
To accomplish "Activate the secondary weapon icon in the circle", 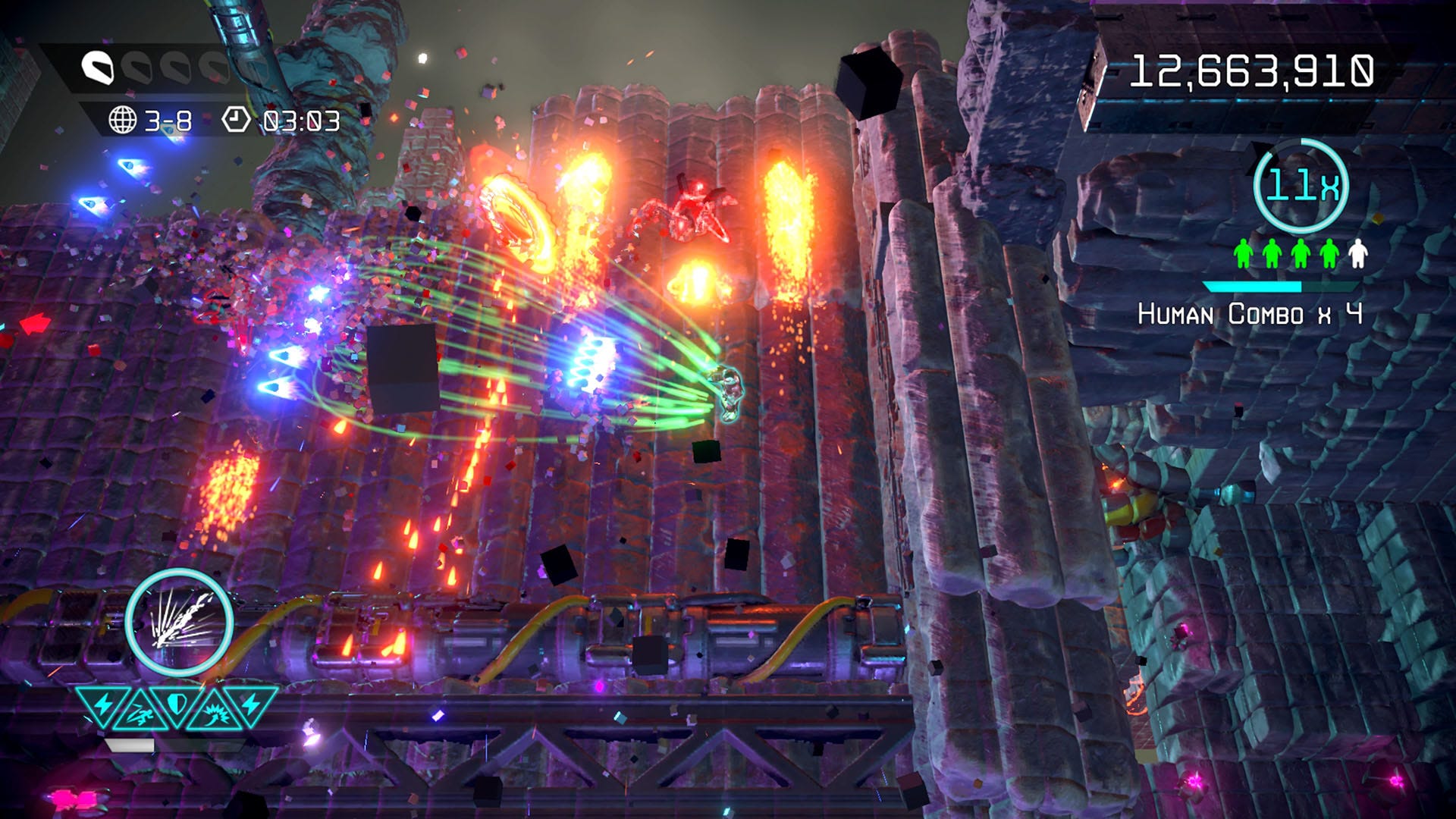I will pos(179,622).
